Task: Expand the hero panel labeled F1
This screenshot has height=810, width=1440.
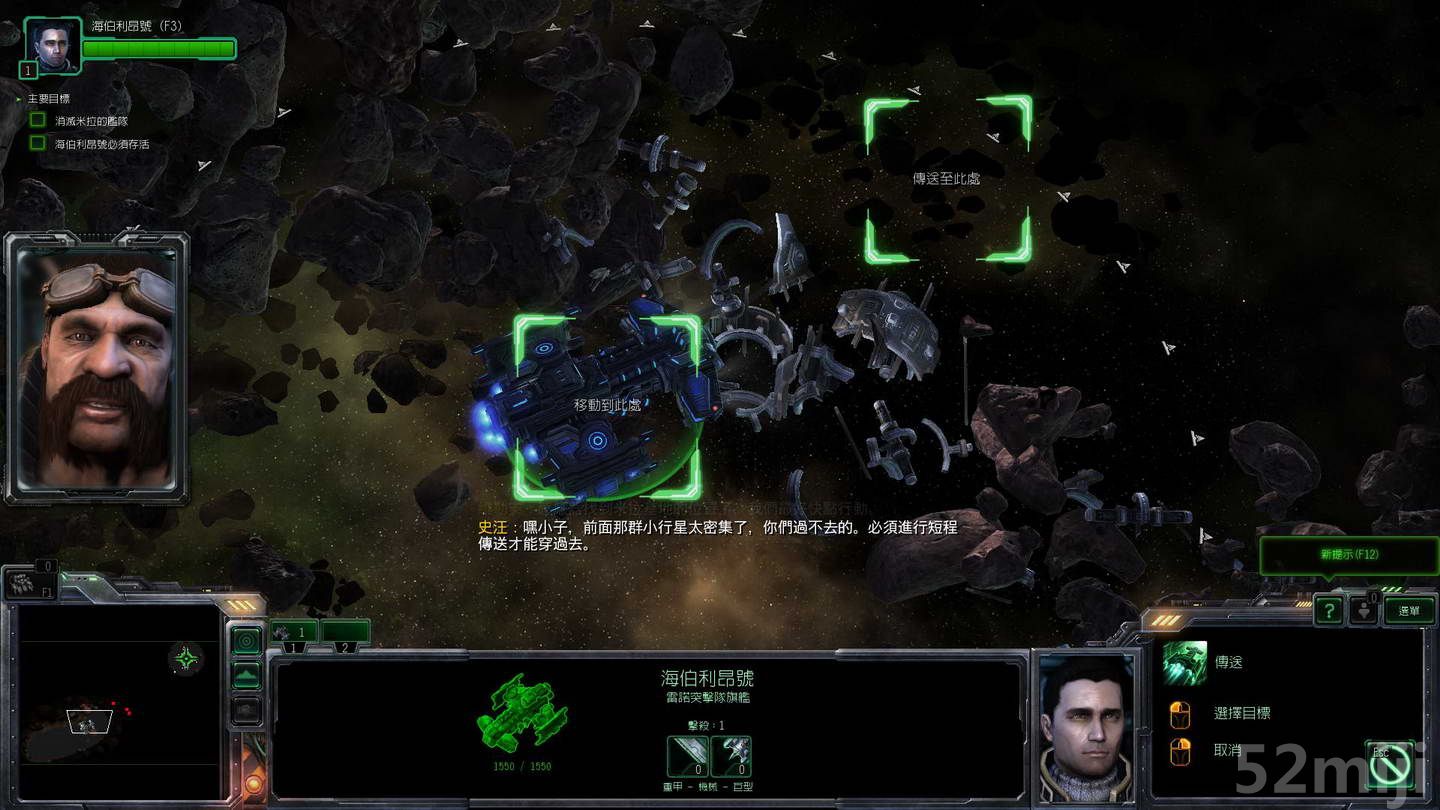Action: click(x=28, y=585)
